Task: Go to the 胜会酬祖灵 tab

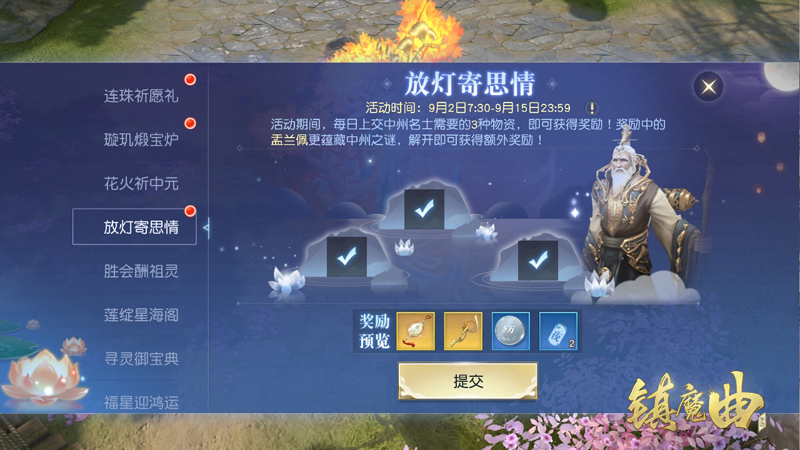Action: (x=140, y=271)
